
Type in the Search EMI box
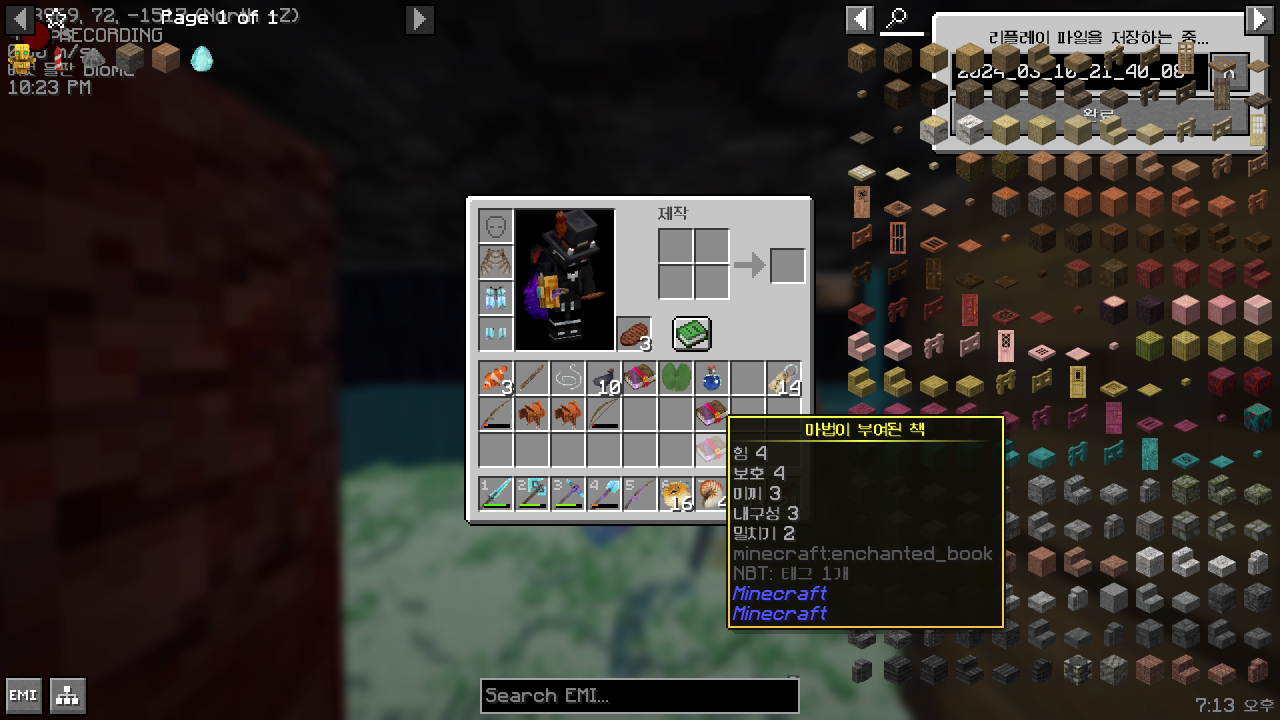coord(640,695)
